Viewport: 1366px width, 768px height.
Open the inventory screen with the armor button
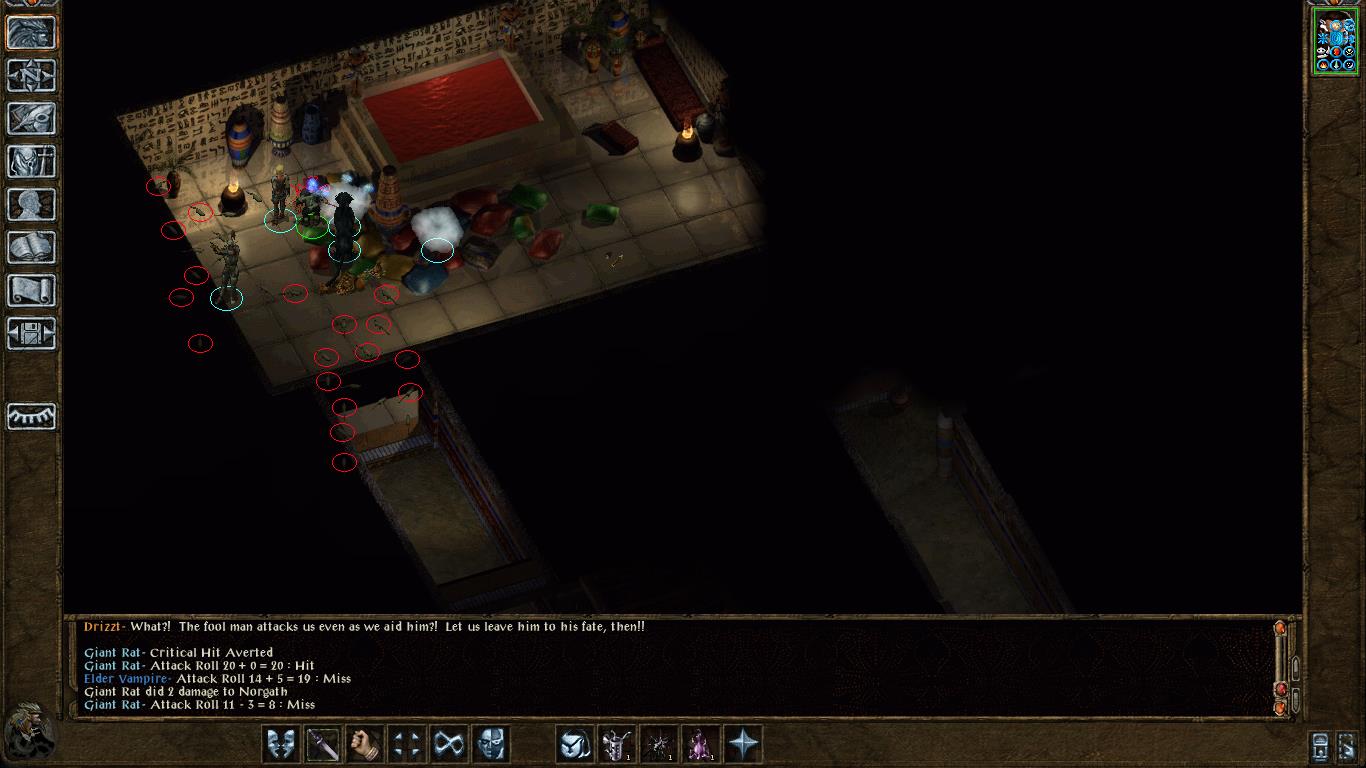(x=32, y=162)
